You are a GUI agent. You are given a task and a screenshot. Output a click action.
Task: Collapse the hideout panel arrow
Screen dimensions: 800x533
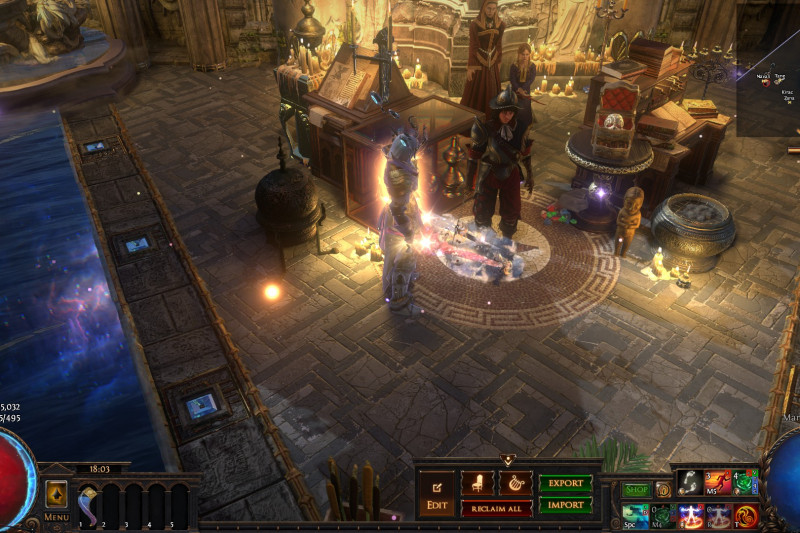[x=508, y=460]
